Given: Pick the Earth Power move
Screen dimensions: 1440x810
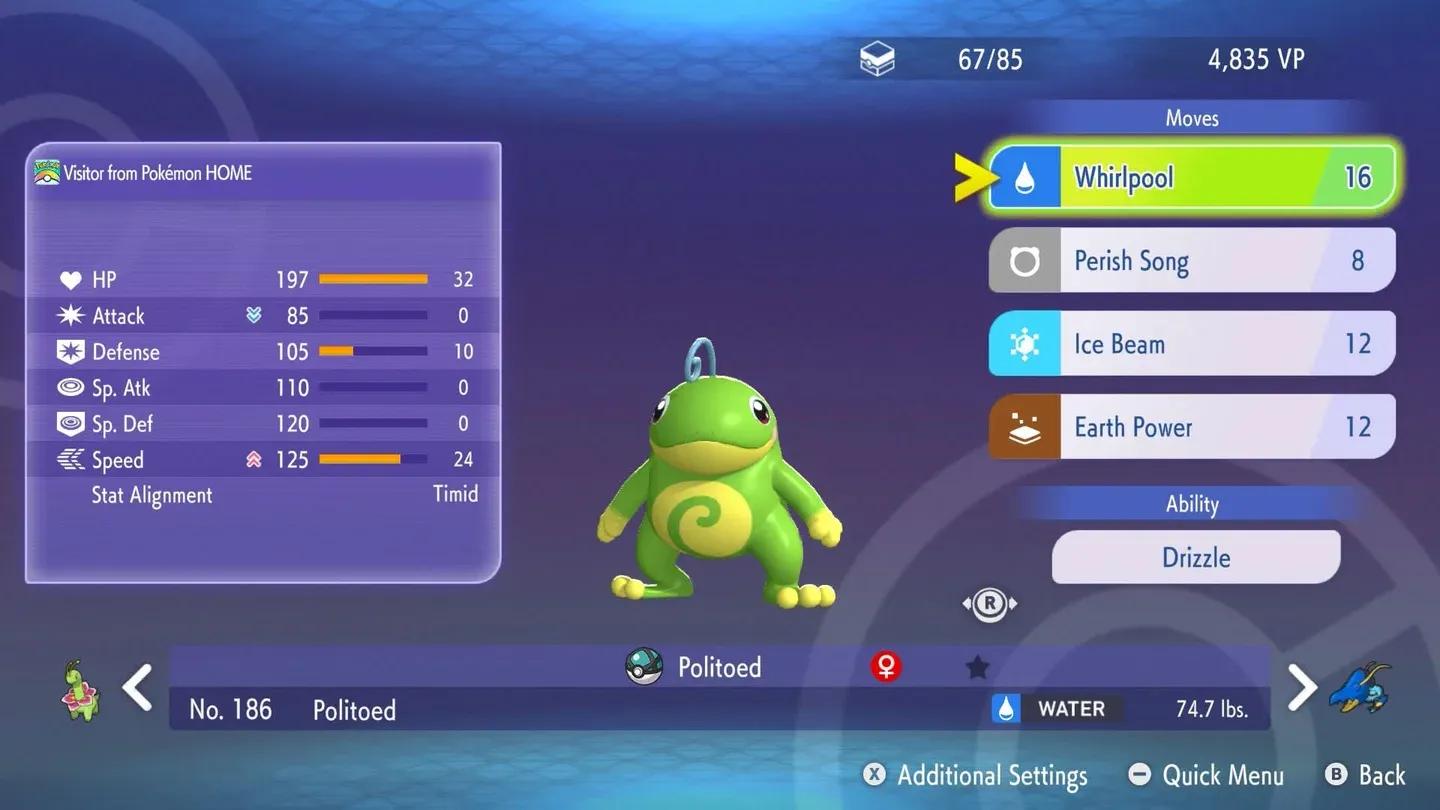Looking at the screenshot, I should (x=1192, y=427).
